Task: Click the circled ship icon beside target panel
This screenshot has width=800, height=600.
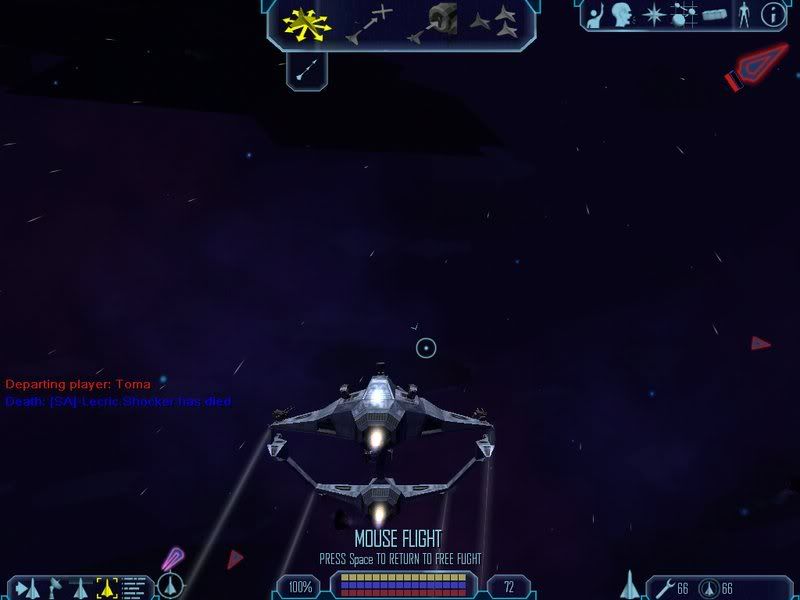Action: [x=171, y=585]
